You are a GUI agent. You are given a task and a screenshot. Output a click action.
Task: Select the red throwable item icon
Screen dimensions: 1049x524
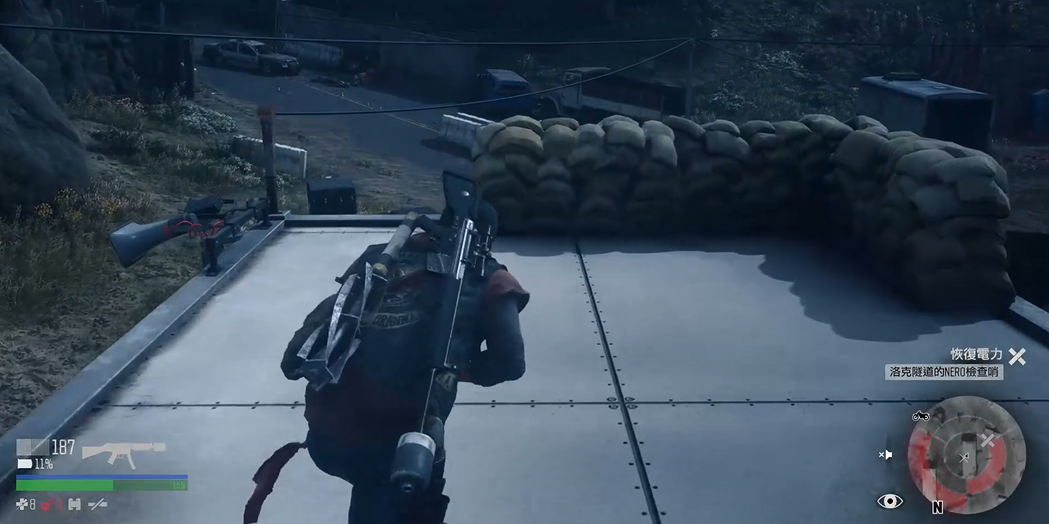pyautogui.click(x=50, y=505)
